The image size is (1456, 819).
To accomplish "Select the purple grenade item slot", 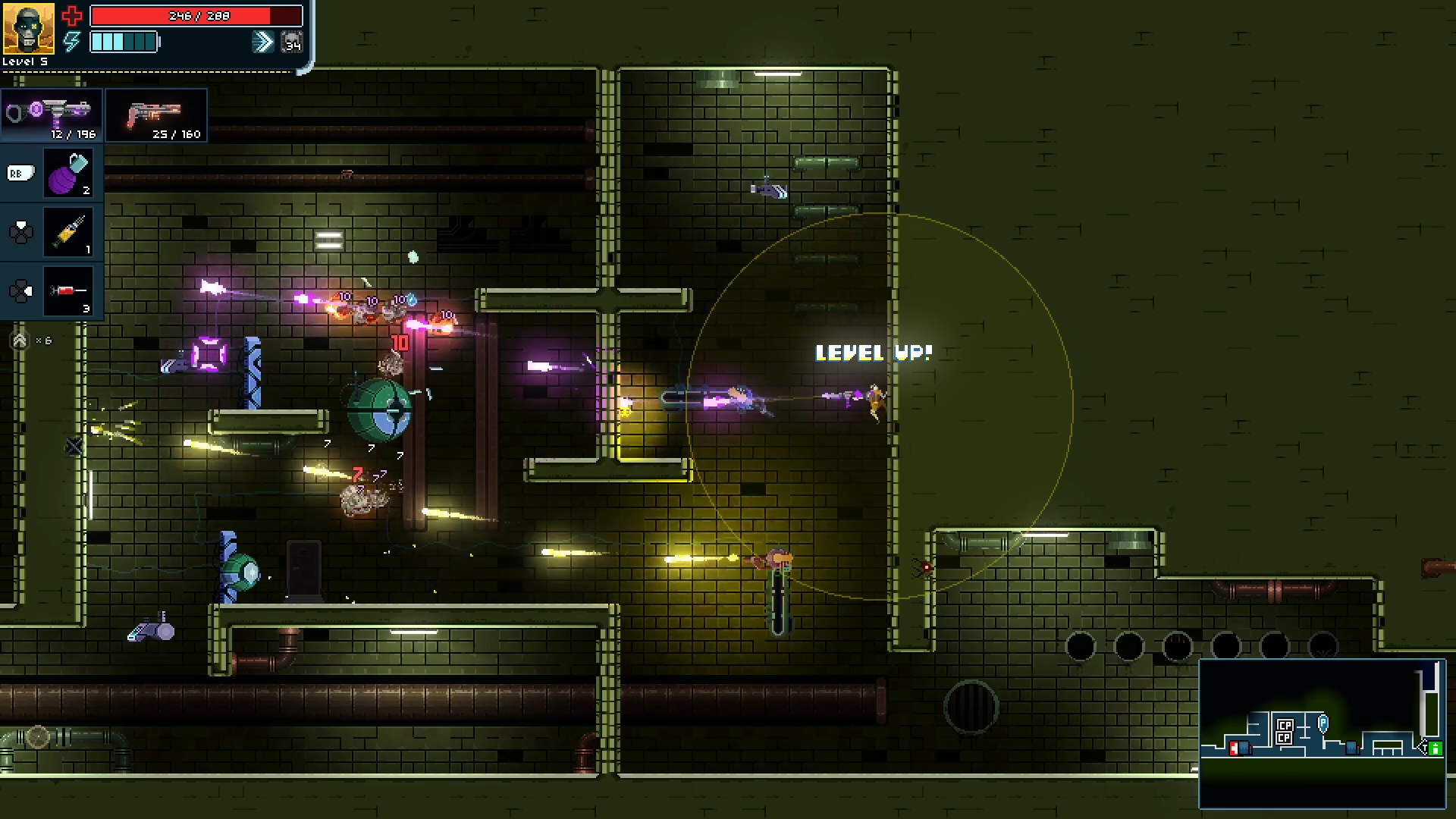I will (69, 174).
